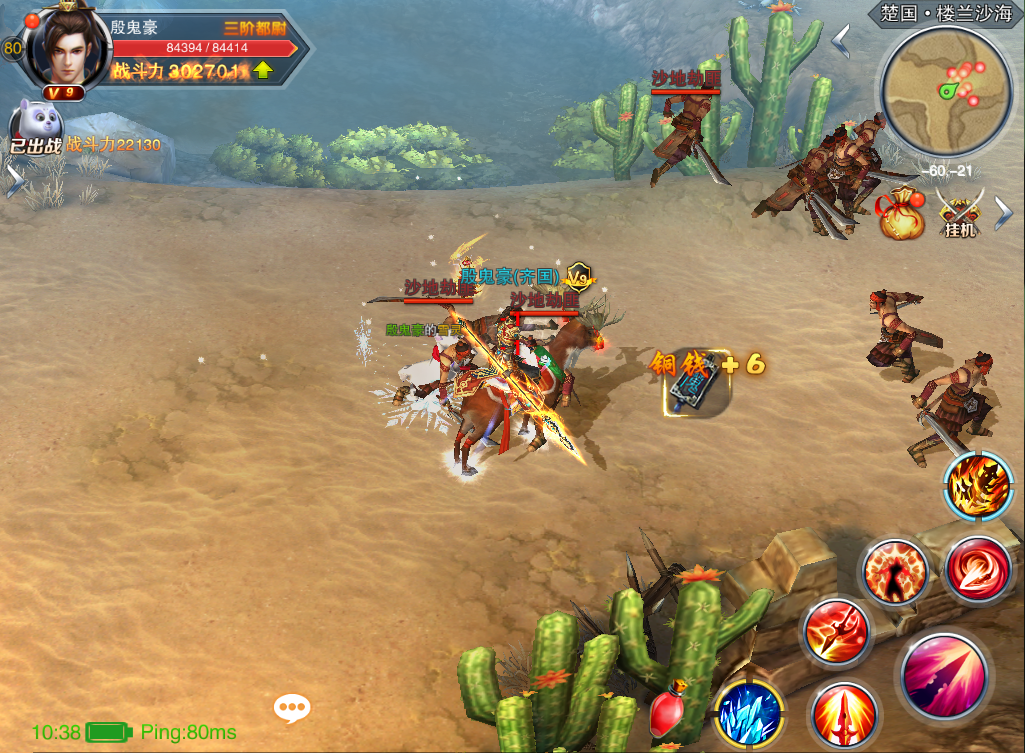The image size is (1025, 753).
Task: Select the deployed pet icon labeled 已出战
Action: (x=35, y=128)
